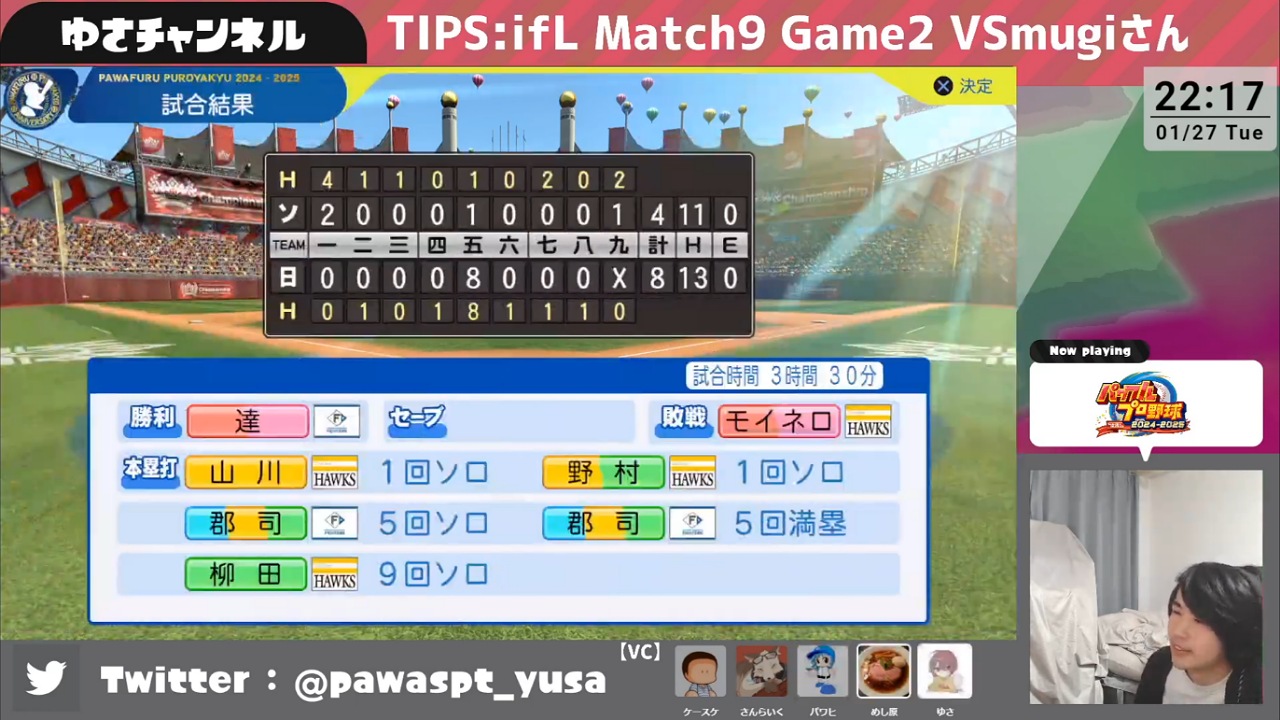Click the Fighters logo next to 郡司
Viewport: 1280px width, 720px height.
pyautogui.click(x=335, y=523)
